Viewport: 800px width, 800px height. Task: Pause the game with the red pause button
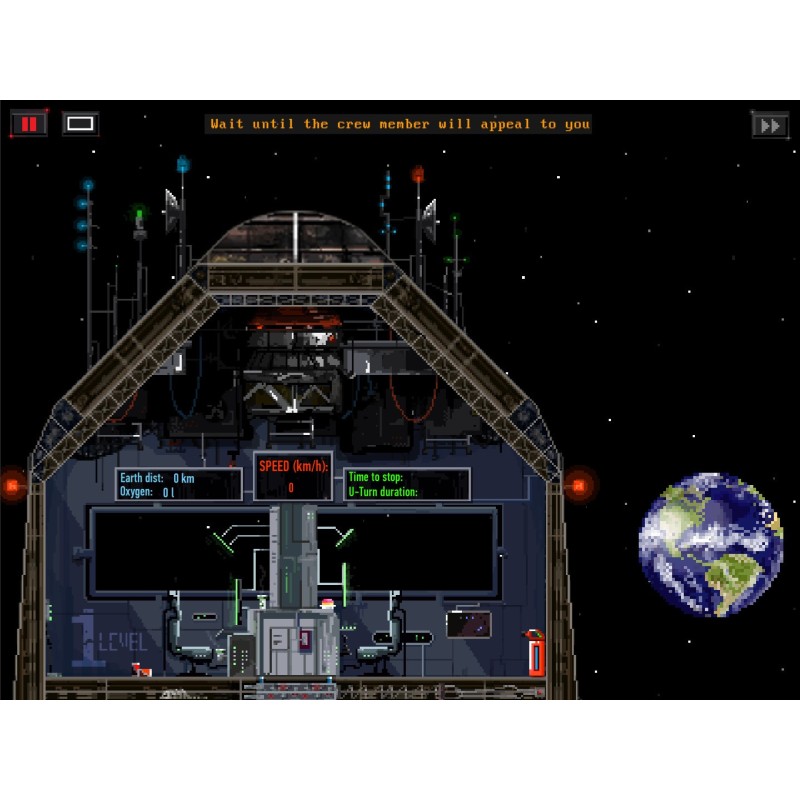(x=29, y=124)
